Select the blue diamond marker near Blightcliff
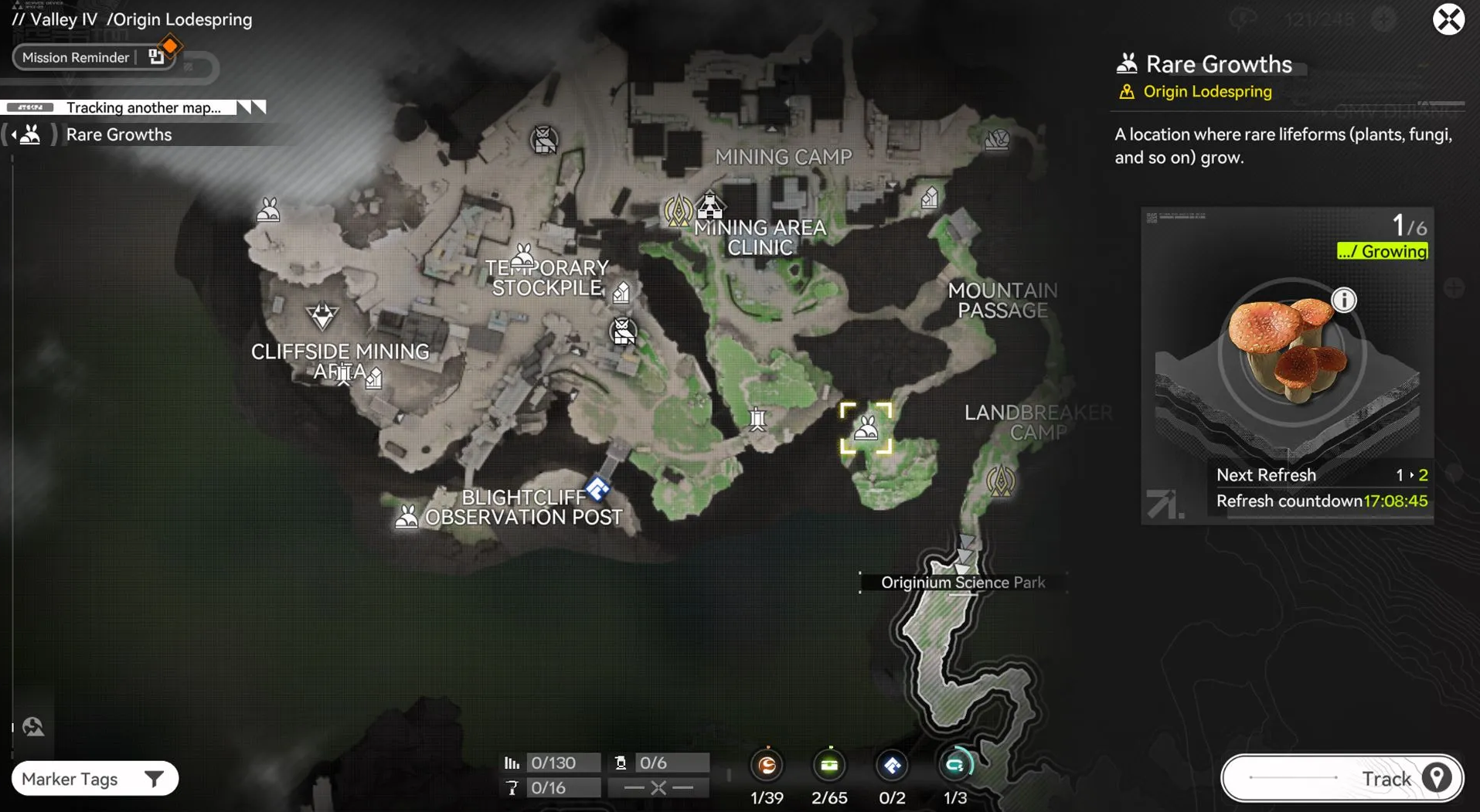Screen dimensions: 1480x812 pos(597,488)
